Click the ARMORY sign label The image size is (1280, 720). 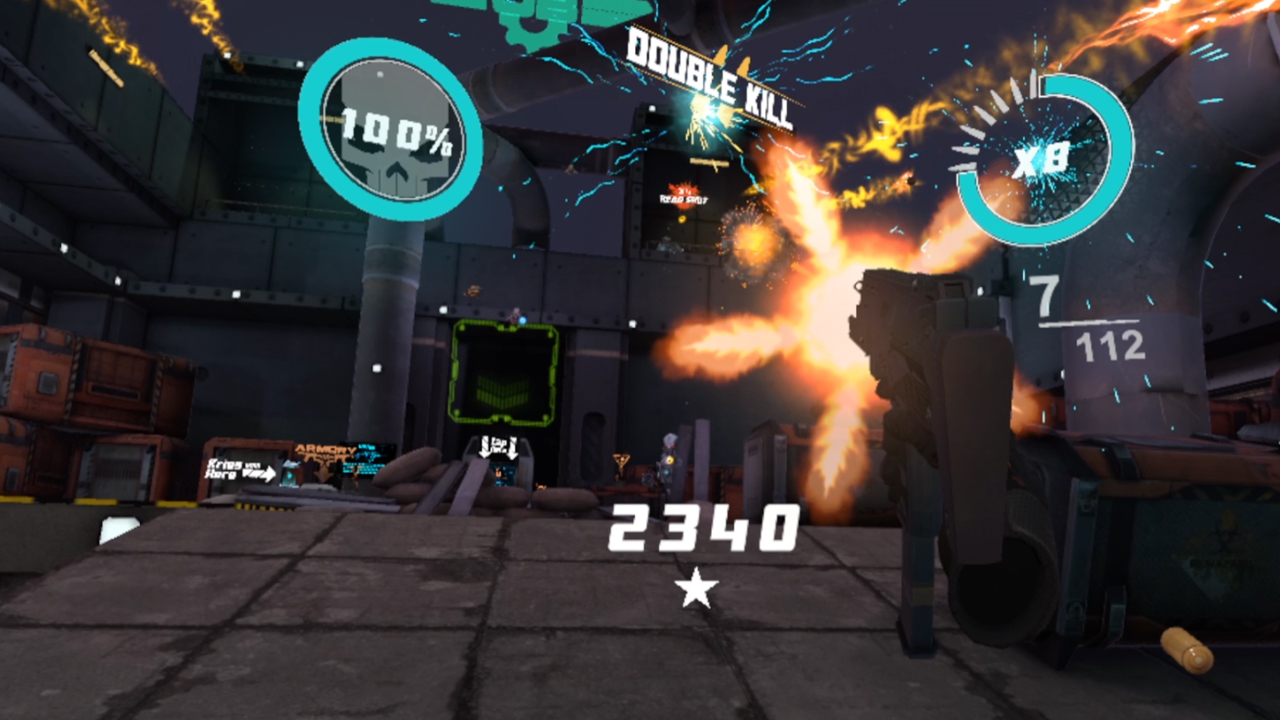[x=326, y=448]
